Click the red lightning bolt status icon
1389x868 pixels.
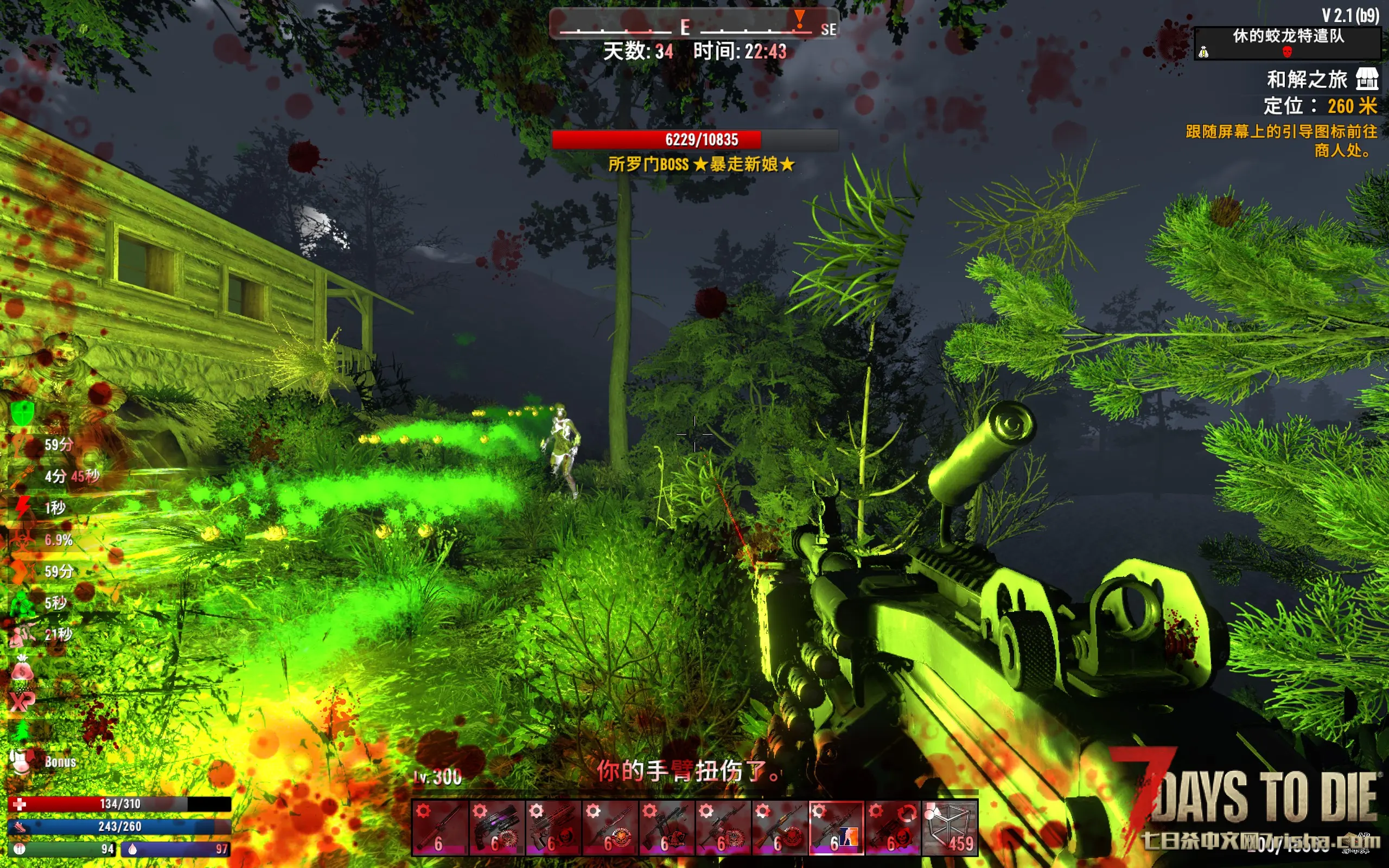click(22, 507)
